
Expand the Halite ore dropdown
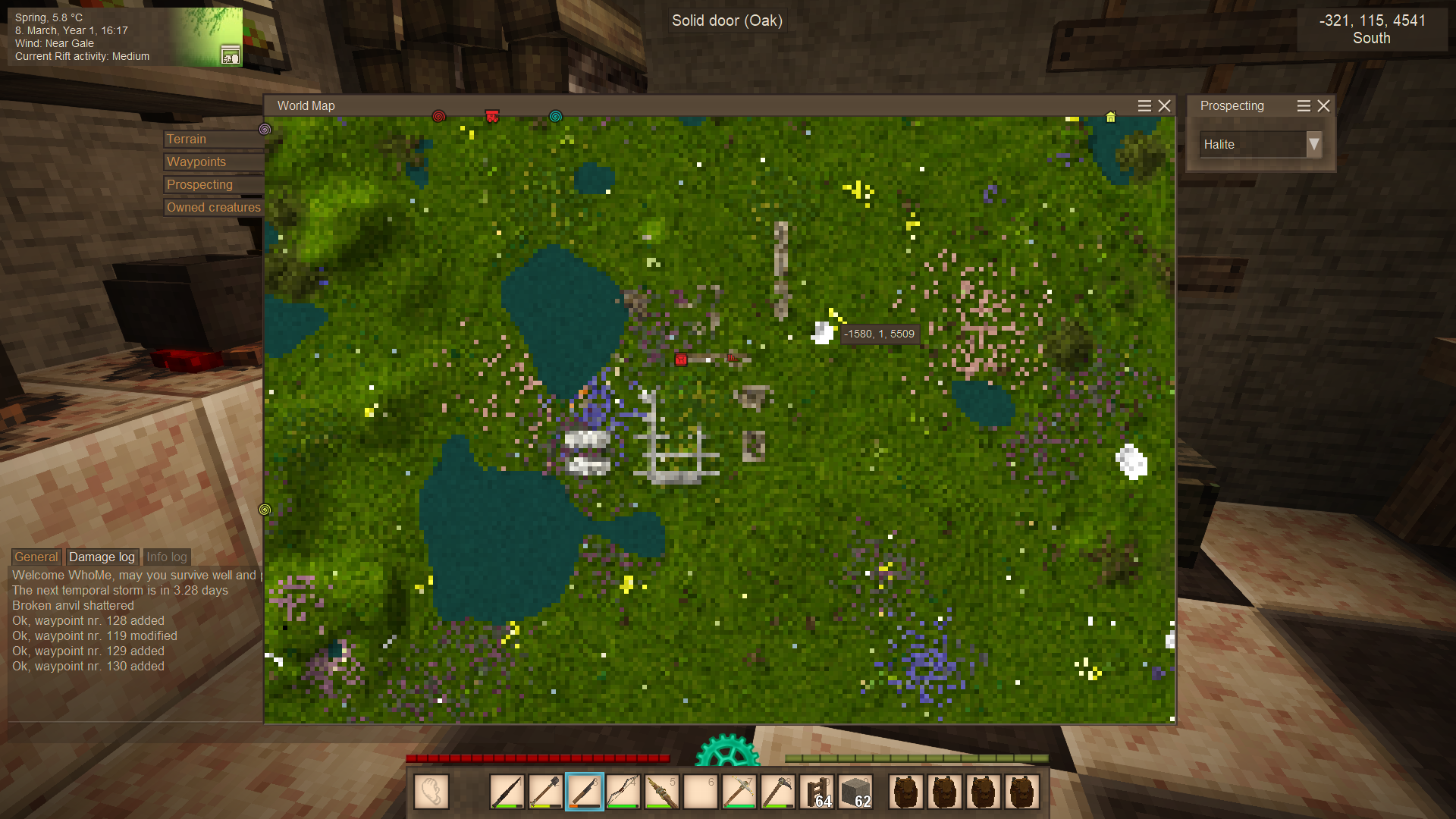pos(1314,144)
